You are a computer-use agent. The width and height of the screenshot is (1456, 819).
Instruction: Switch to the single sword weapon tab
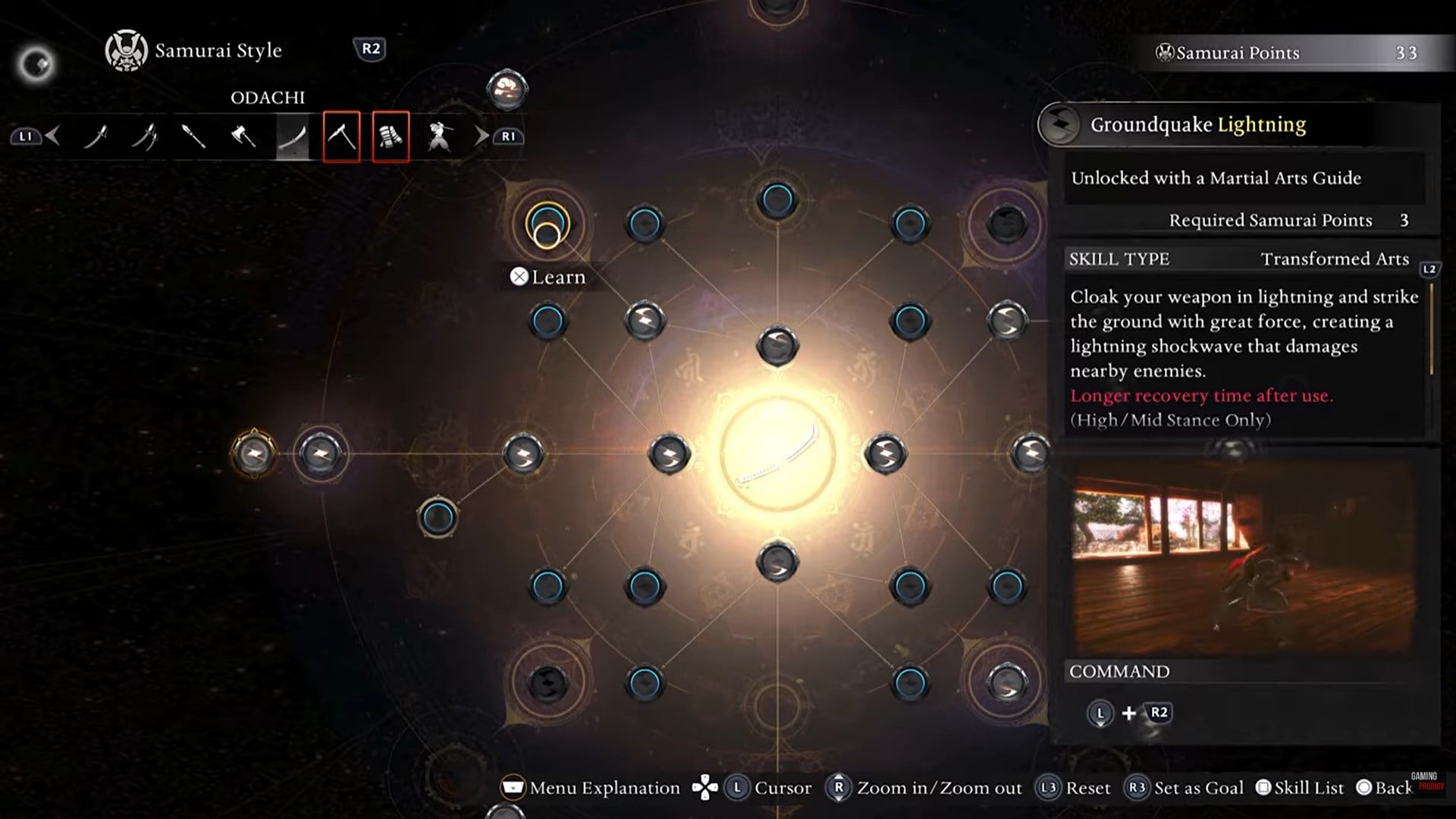coord(96,137)
